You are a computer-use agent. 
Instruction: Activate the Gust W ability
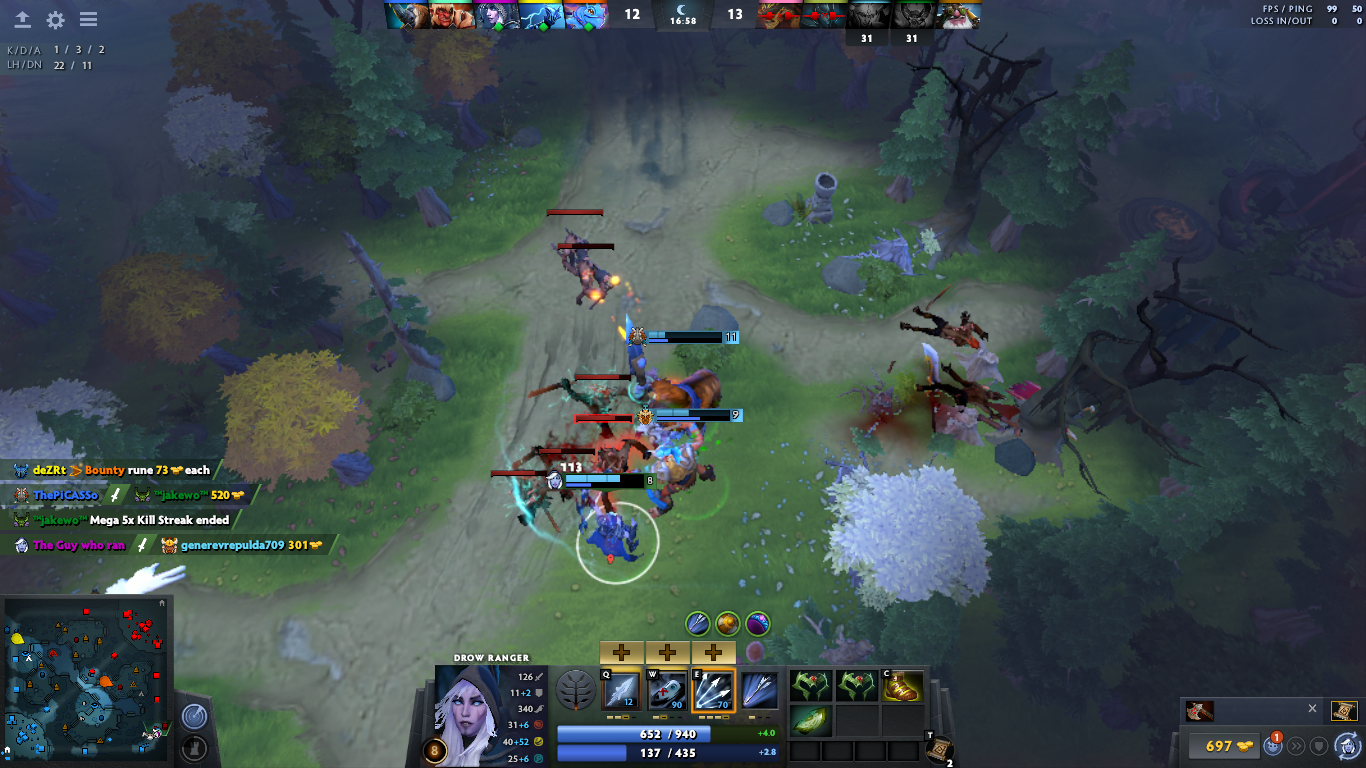(667, 690)
